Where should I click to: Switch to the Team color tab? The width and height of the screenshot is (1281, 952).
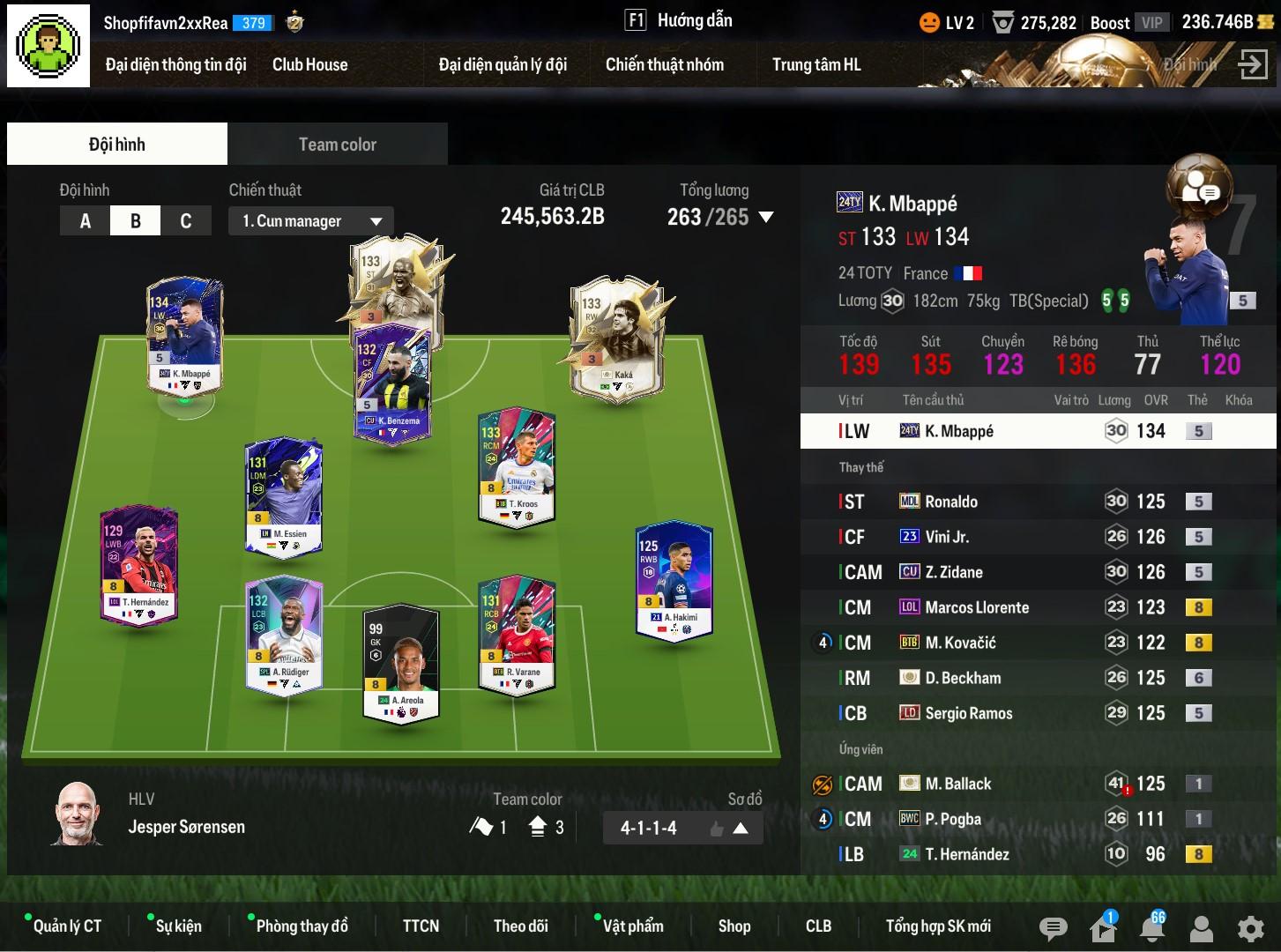pos(337,144)
